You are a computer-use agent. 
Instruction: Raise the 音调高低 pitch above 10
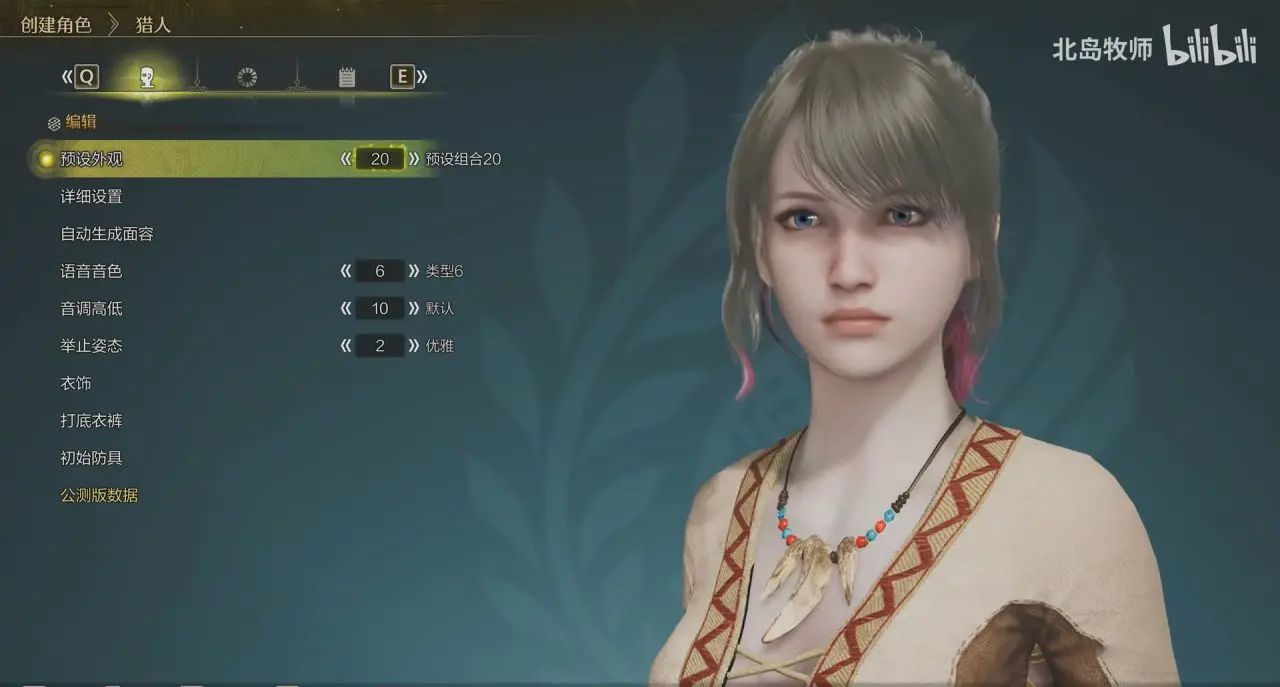click(414, 309)
